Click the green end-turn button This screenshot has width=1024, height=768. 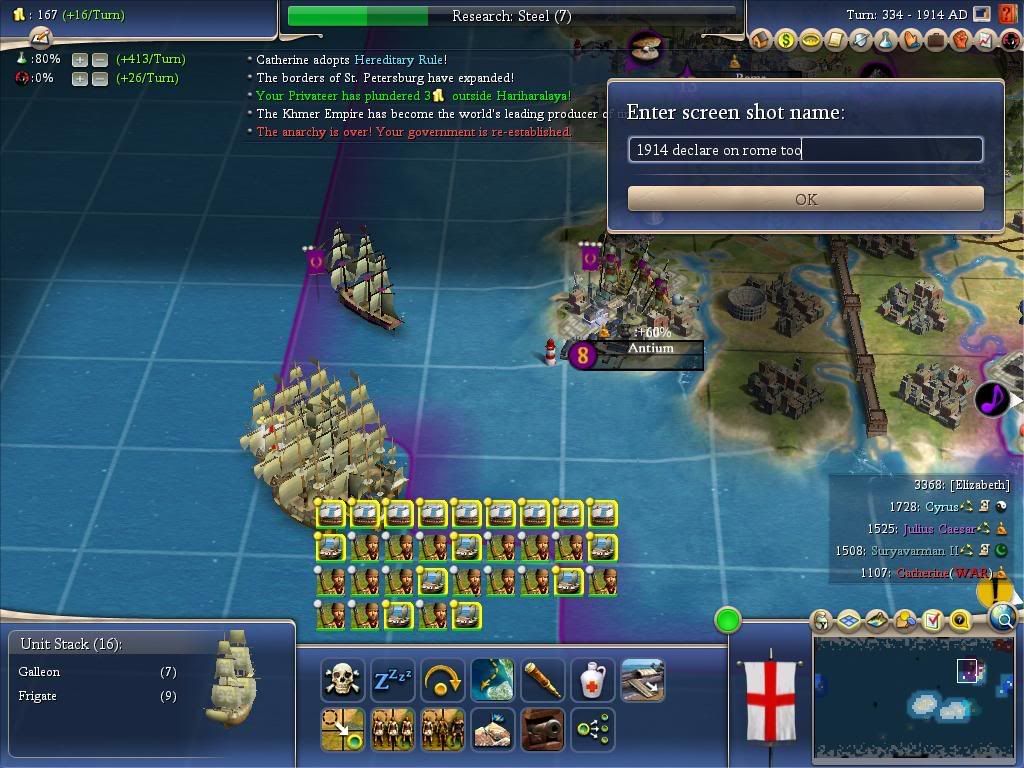(728, 620)
